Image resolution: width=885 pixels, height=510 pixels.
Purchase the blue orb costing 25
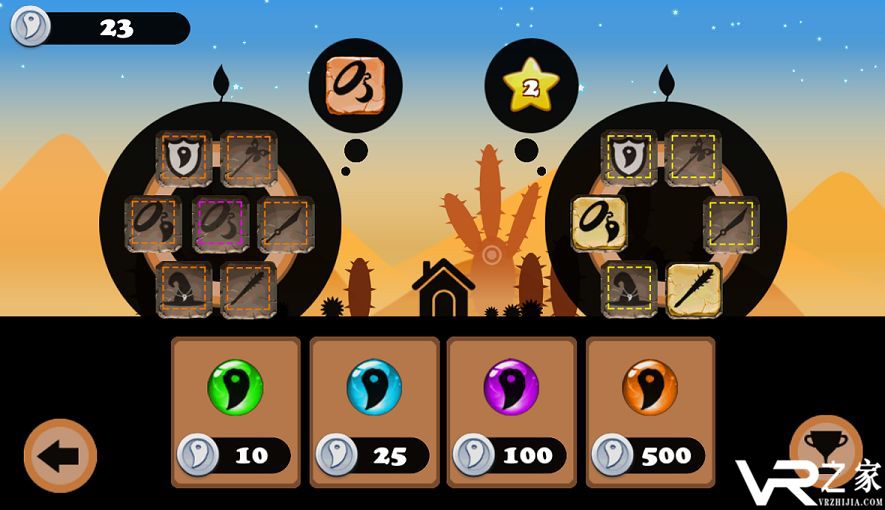point(374,411)
